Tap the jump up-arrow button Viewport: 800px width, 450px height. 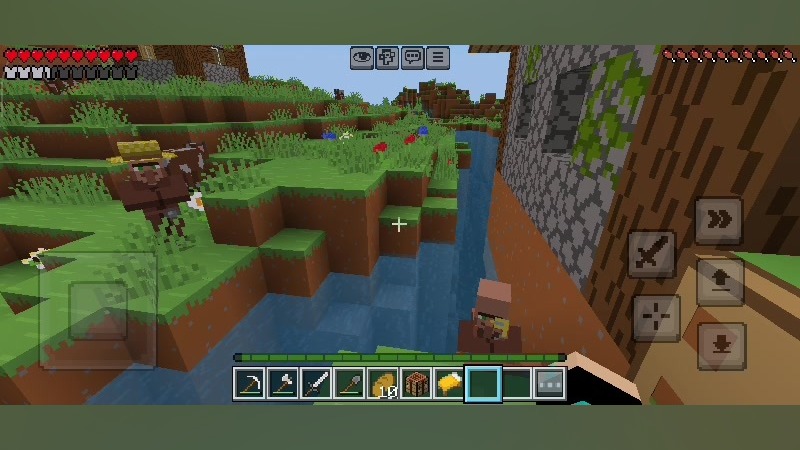click(719, 281)
